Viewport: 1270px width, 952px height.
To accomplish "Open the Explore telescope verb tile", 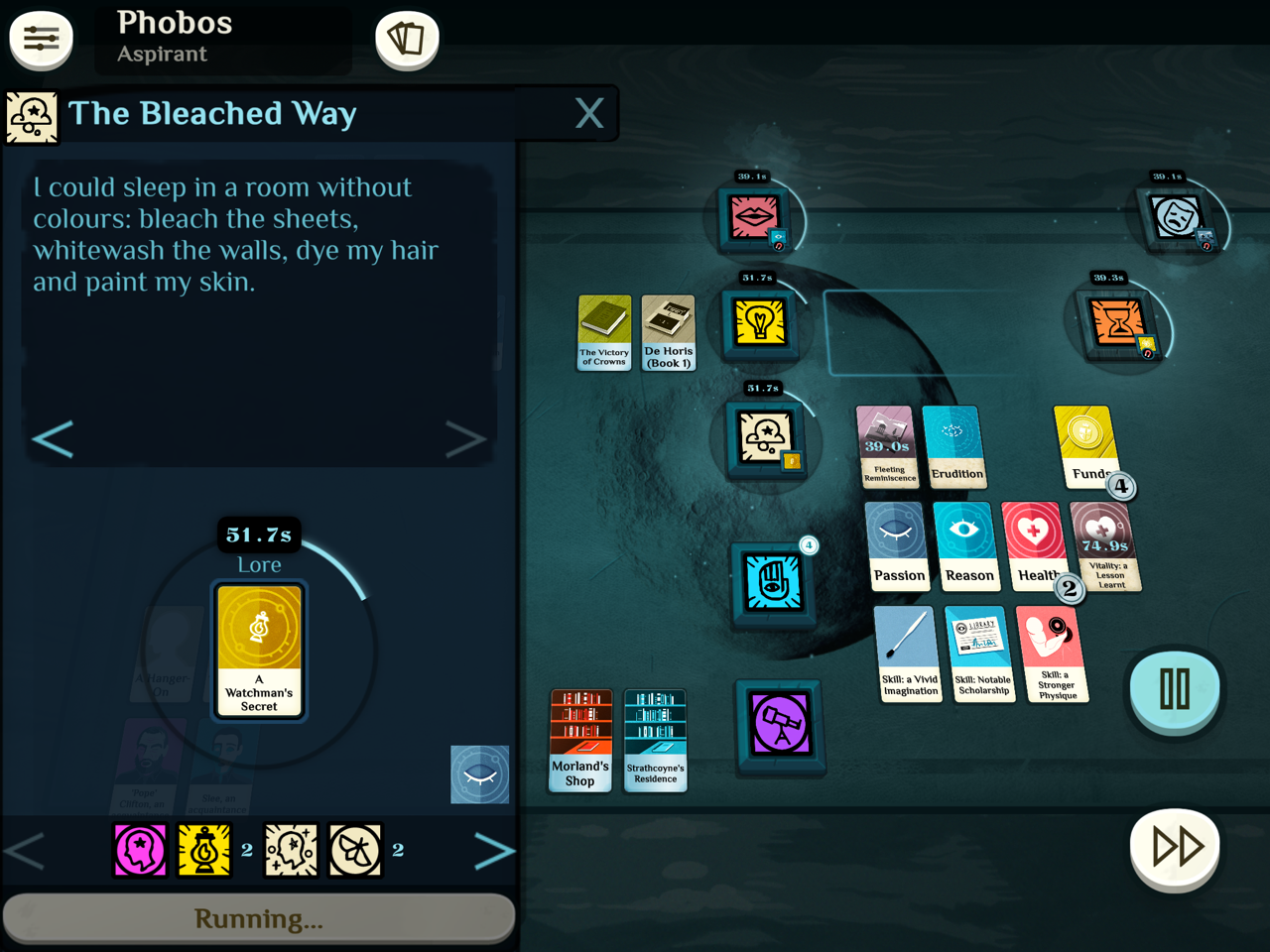I will (781, 724).
